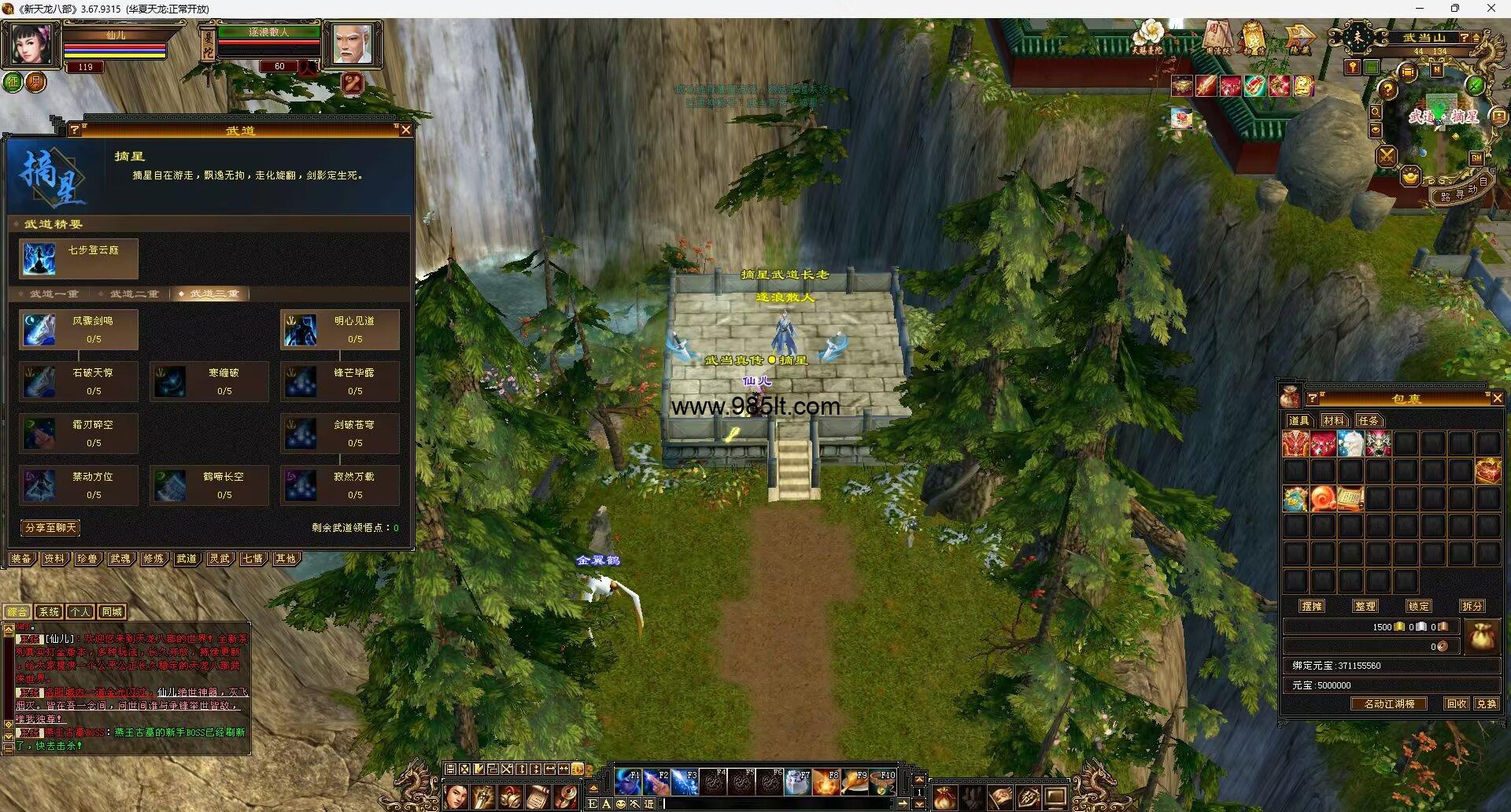The width and height of the screenshot is (1511, 812).
Task: Switch to the 武道二重 tab
Action: (134, 293)
